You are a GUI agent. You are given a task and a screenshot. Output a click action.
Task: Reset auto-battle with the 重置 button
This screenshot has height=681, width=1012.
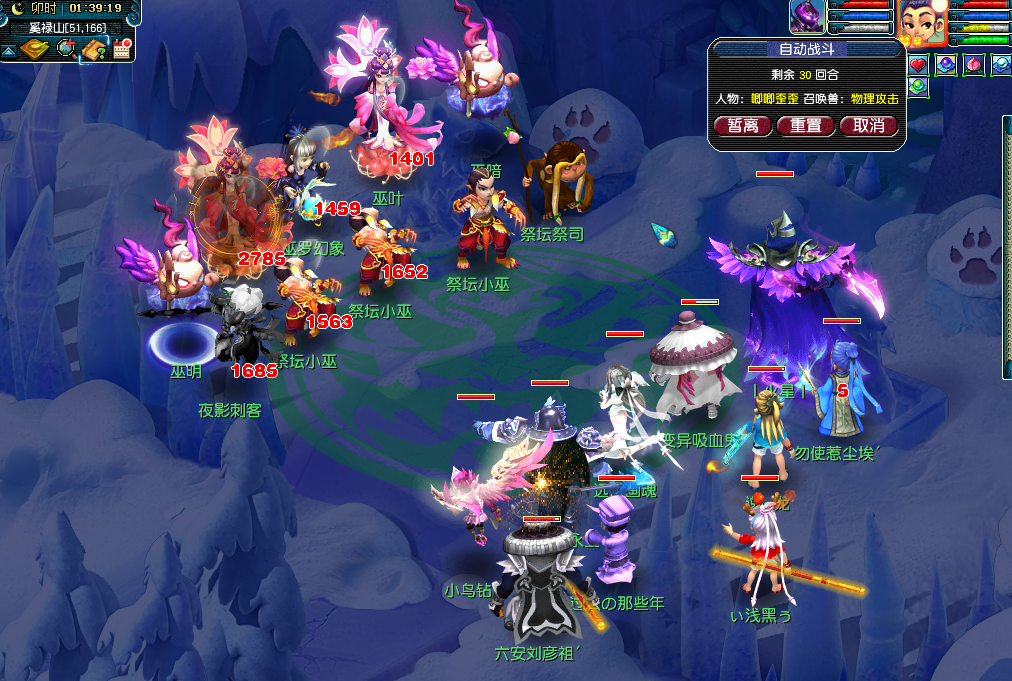pos(806,126)
